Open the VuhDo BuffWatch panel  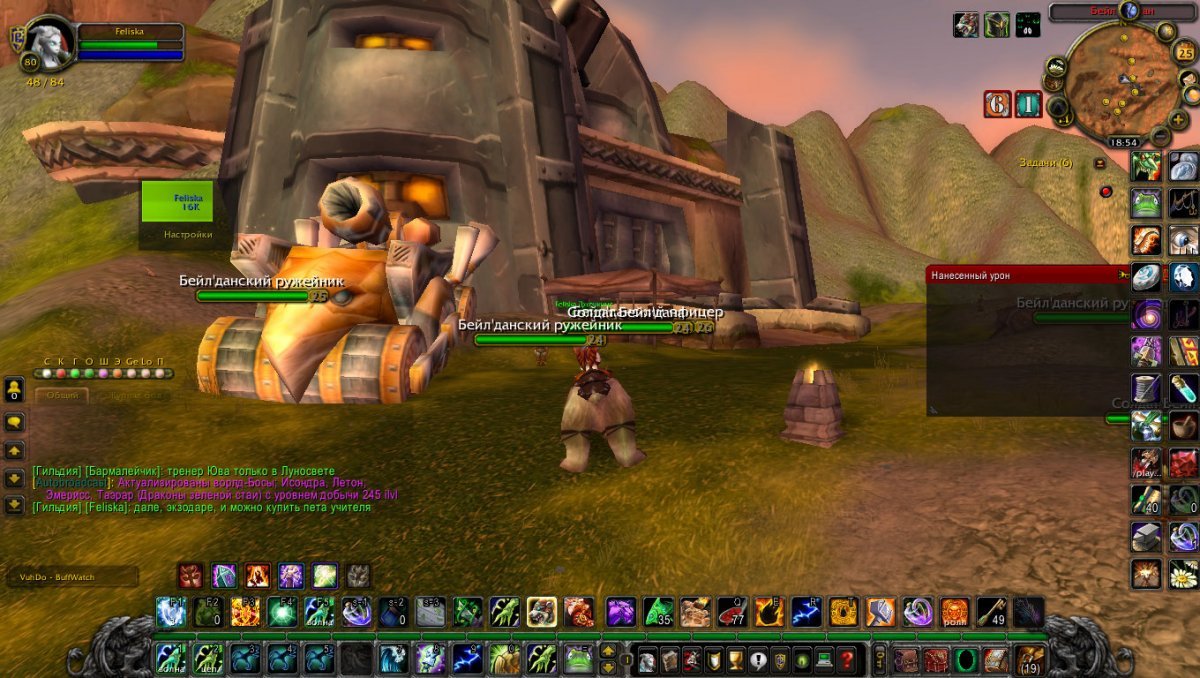[70, 576]
